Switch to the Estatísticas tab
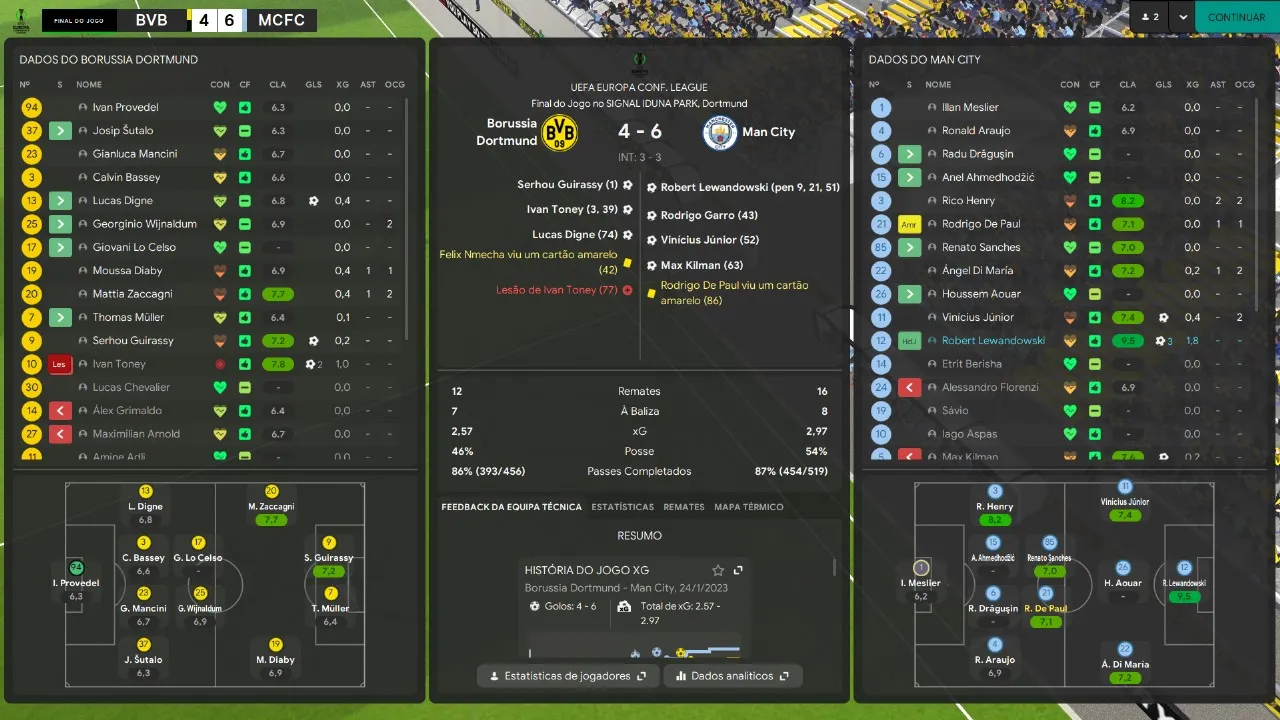Viewport: 1280px width, 720px height. (622, 507)
